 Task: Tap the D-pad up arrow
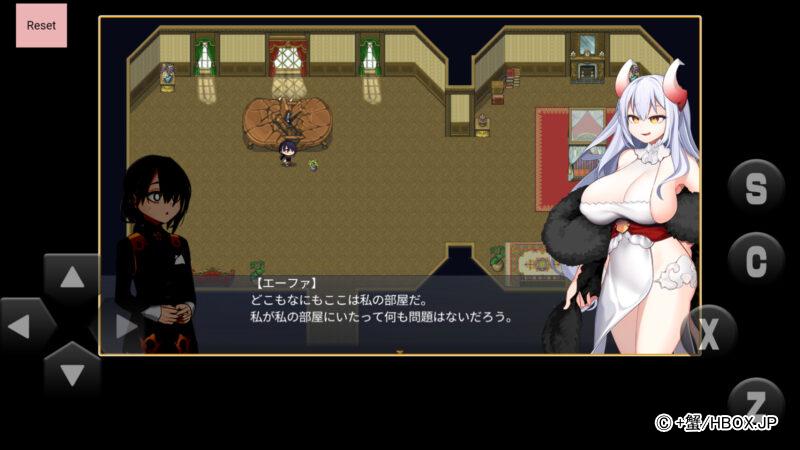tap(72, 279)
